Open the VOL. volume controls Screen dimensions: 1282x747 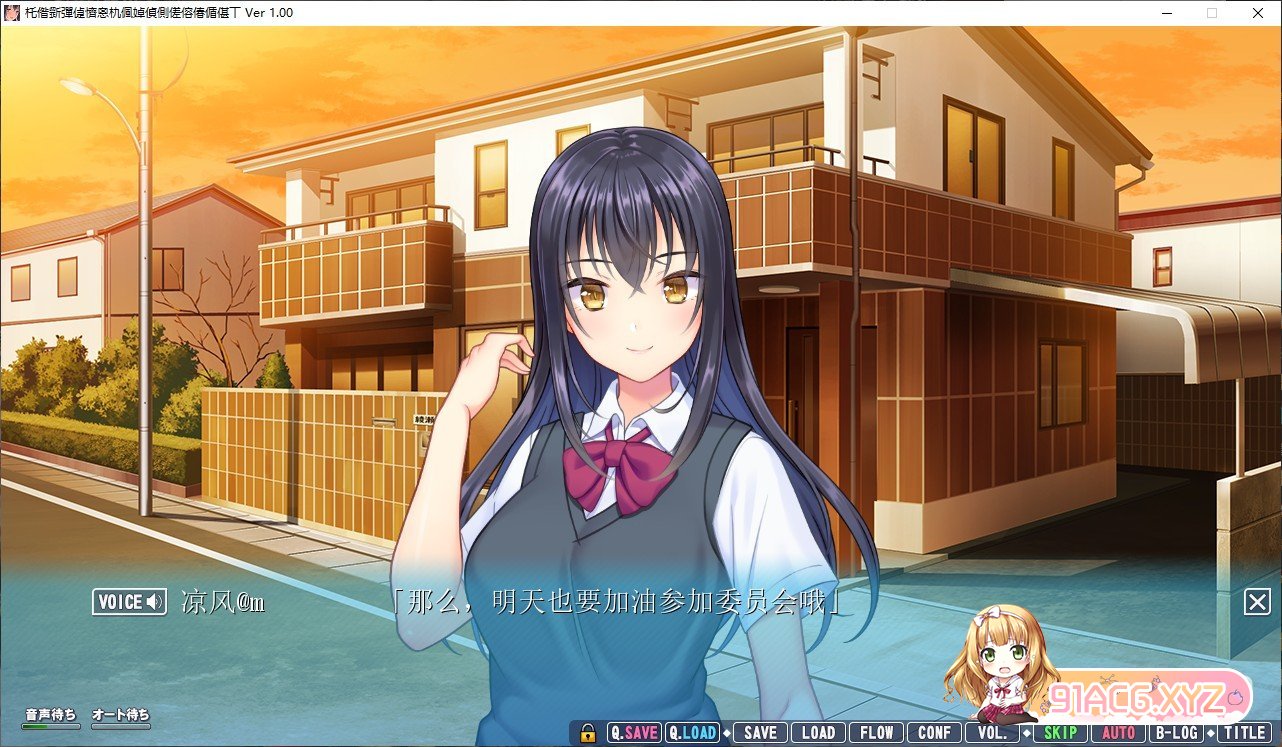(992, 733)
